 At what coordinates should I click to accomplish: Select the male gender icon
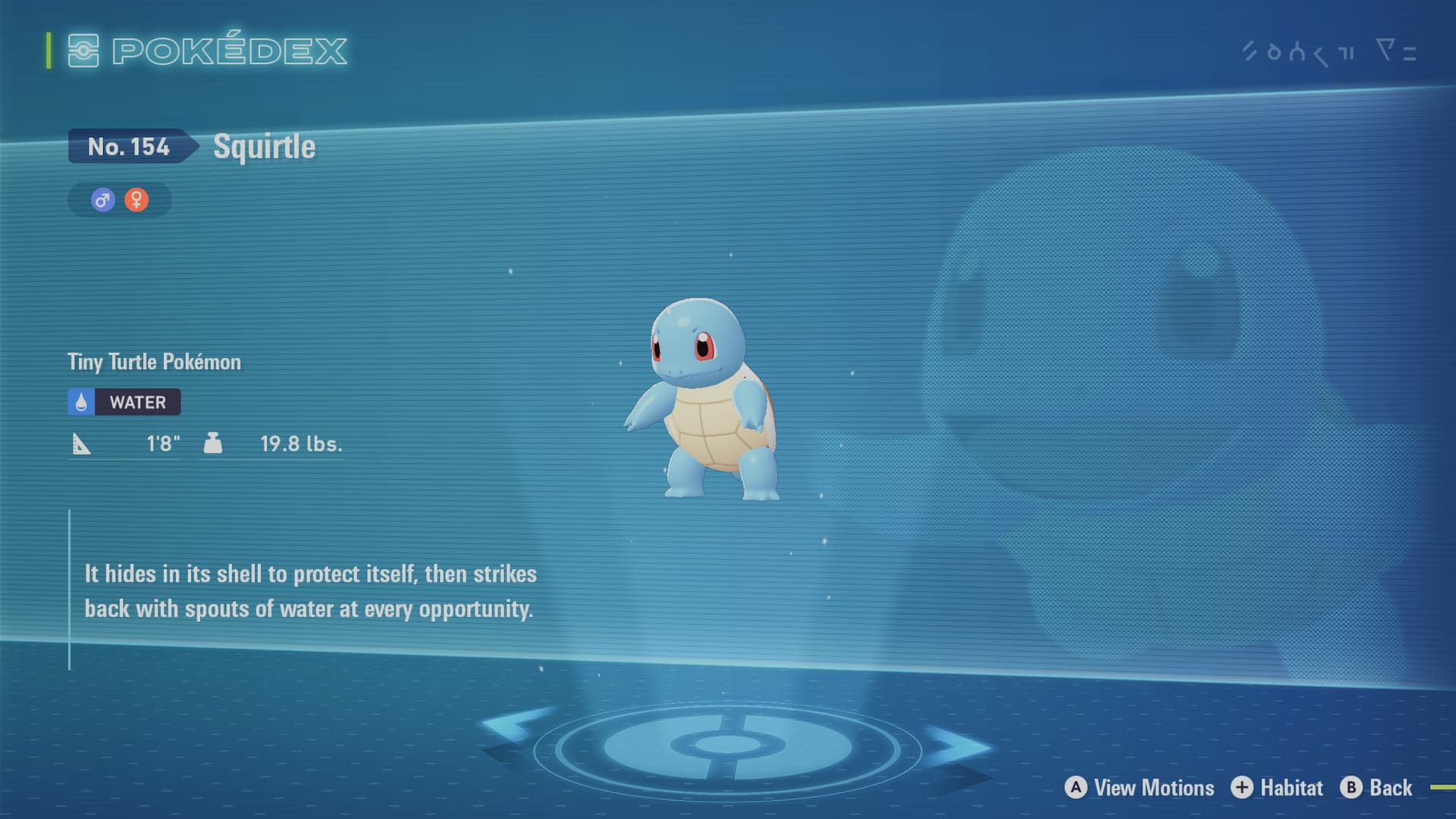click(x=103, y=200)
